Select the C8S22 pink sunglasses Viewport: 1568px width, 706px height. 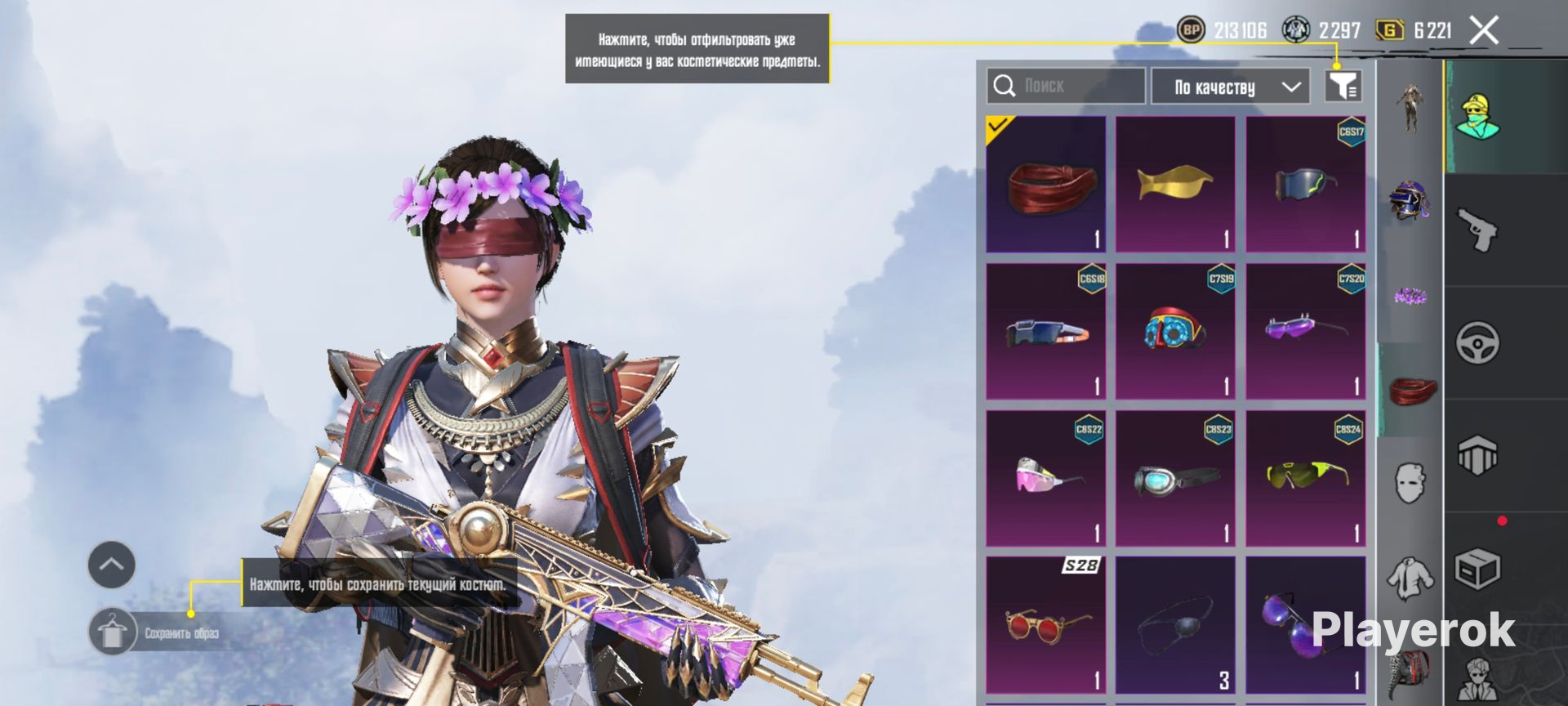[x=1045, y=479]
